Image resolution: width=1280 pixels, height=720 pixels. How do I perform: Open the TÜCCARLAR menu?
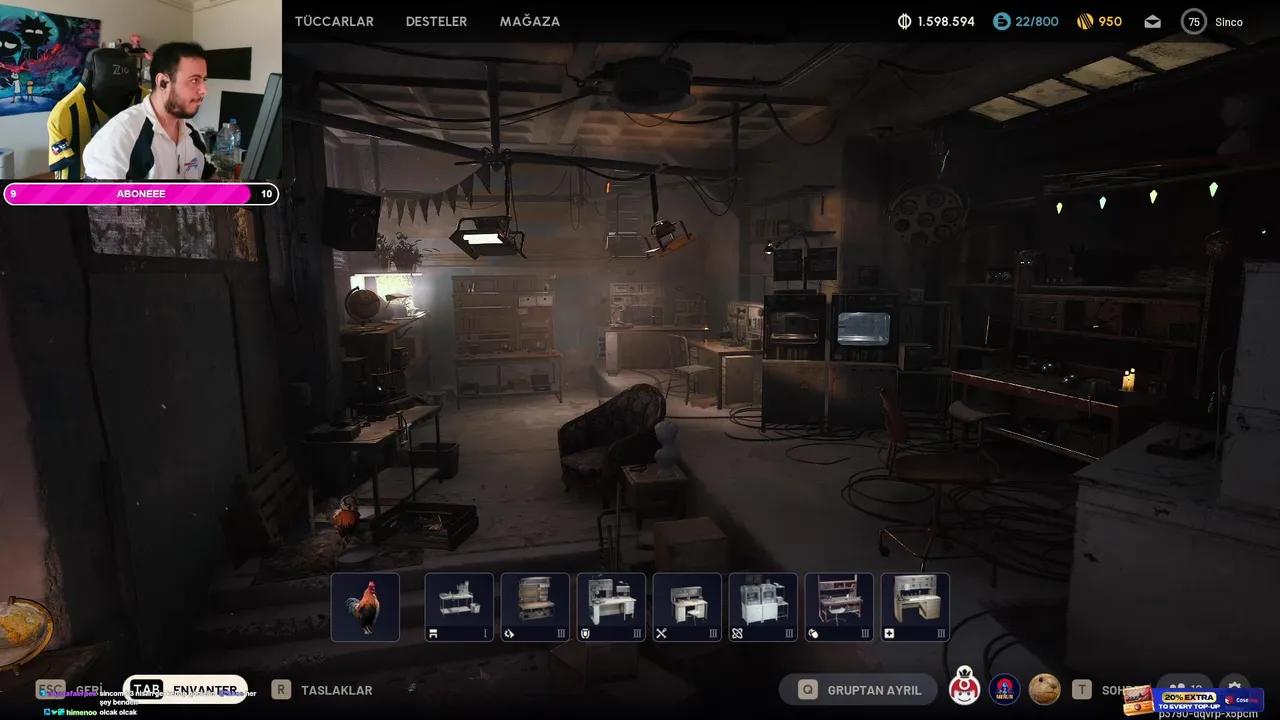[x=333, y=21]
